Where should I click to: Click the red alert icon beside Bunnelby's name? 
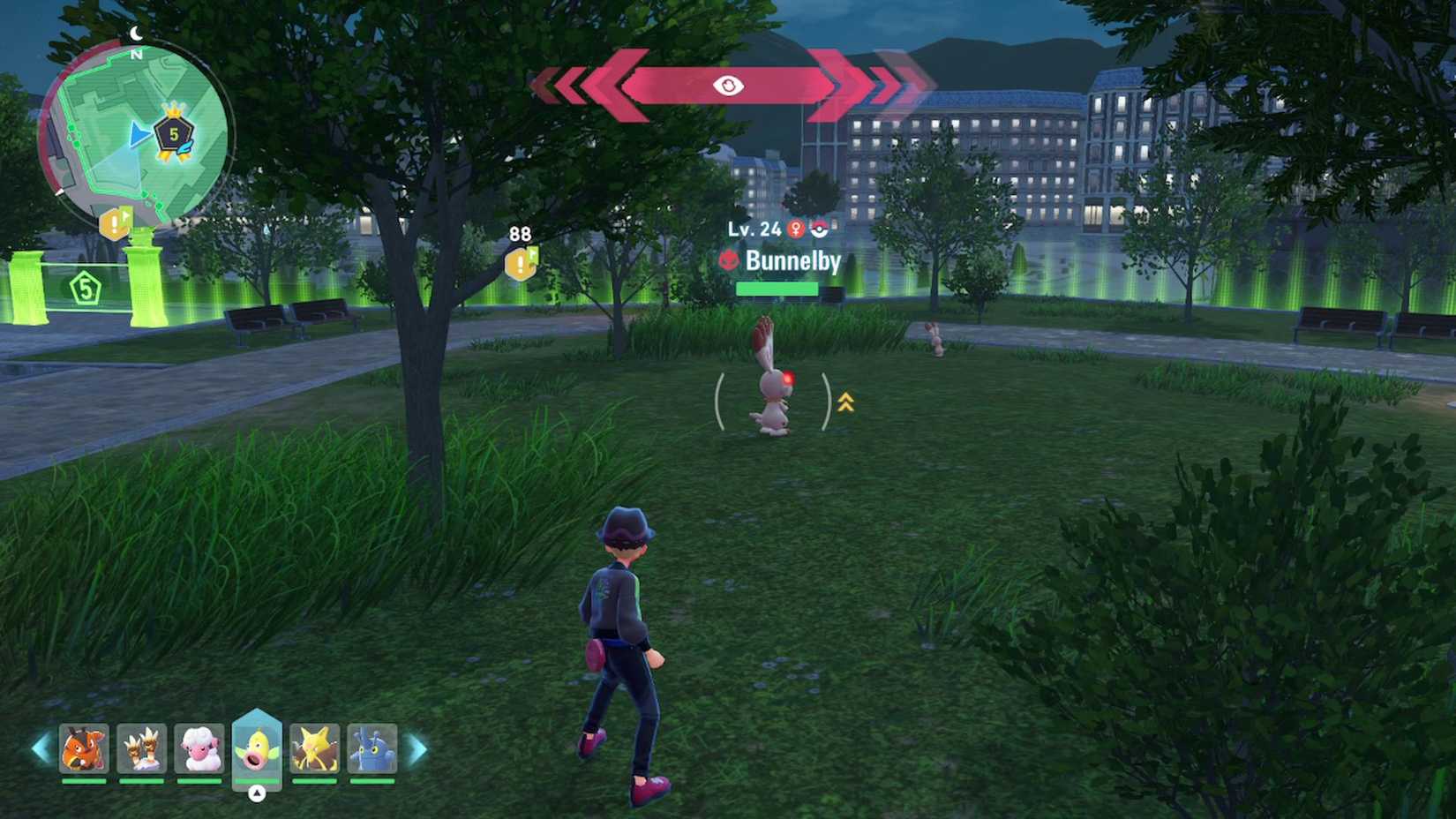729,260
